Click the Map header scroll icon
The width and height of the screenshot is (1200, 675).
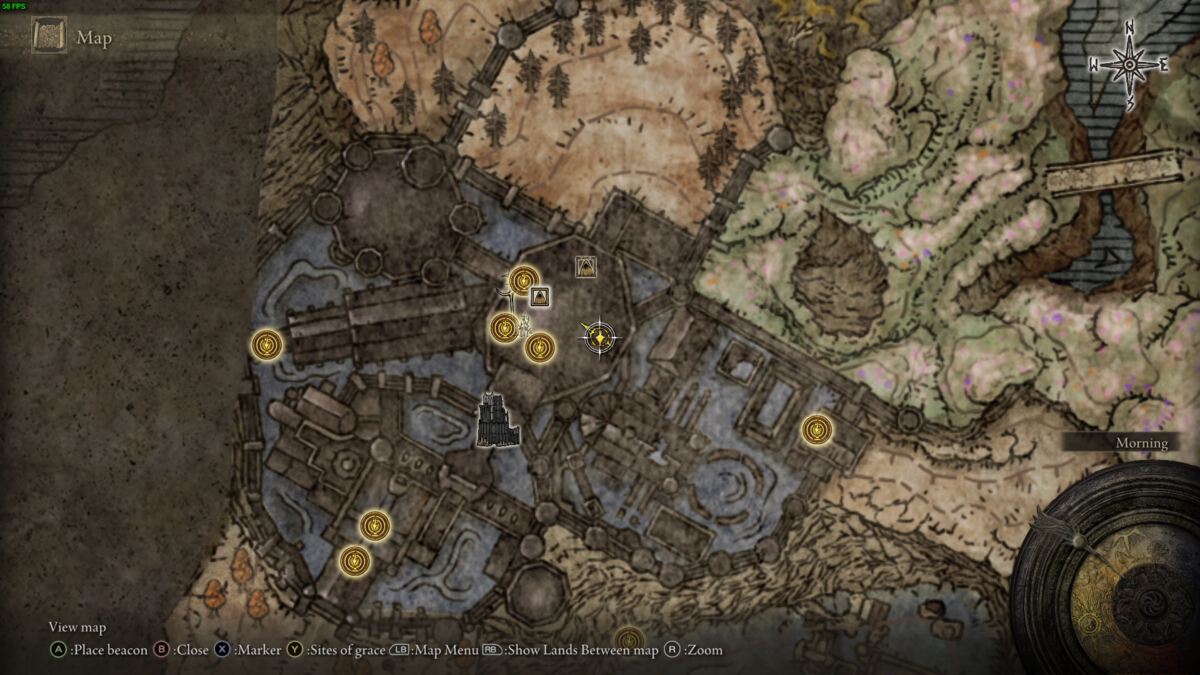[x=49, y=38]
